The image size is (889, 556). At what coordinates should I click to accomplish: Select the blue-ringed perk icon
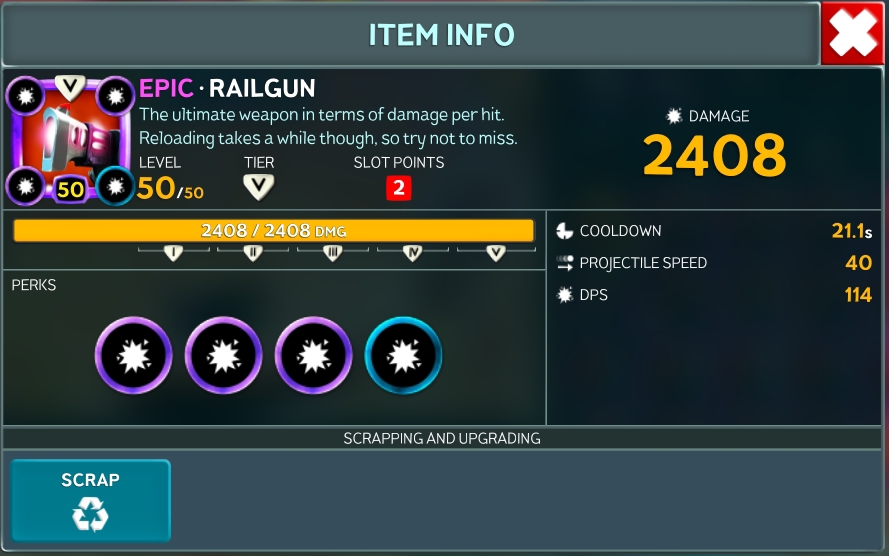click(403, 355)
